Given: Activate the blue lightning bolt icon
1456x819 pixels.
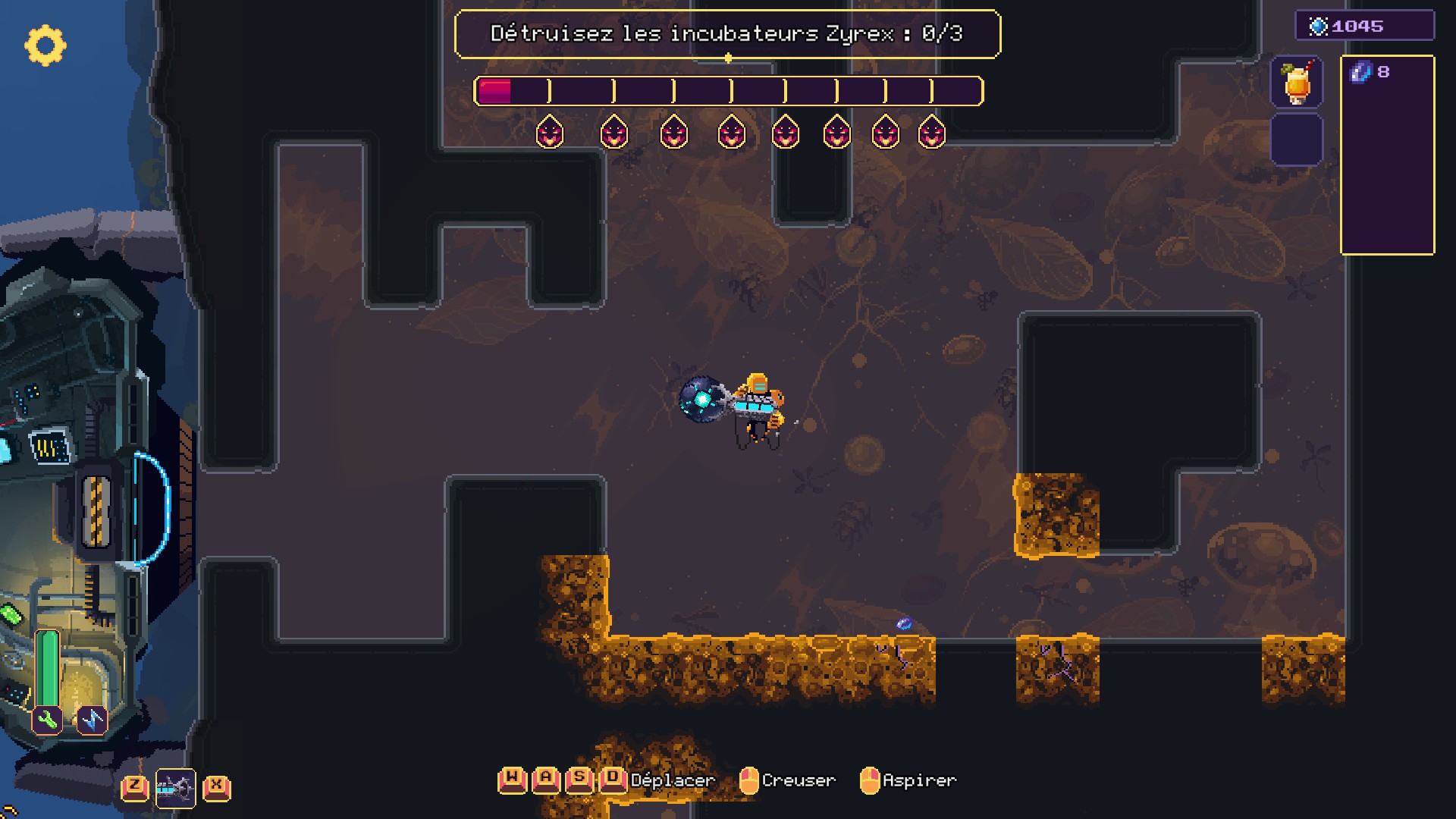Looking at the screenshot, I should point(92,720).
